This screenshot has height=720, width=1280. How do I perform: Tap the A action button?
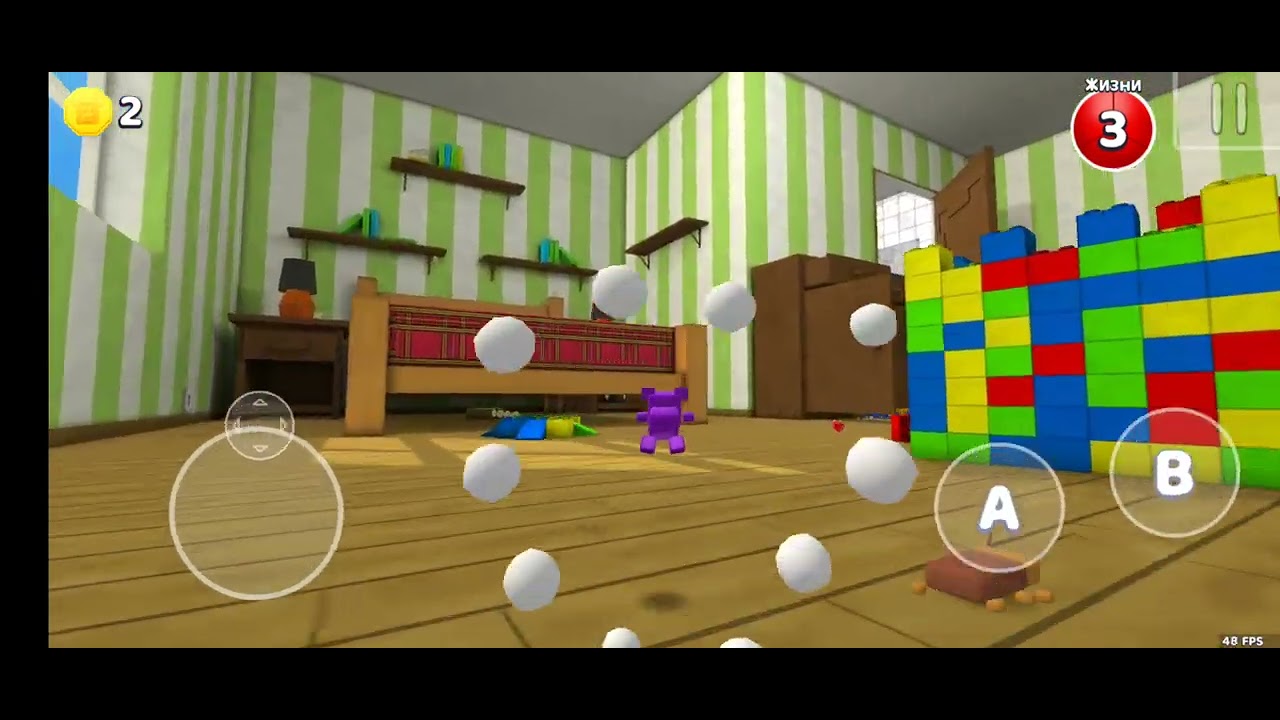[x=999, y=508]
